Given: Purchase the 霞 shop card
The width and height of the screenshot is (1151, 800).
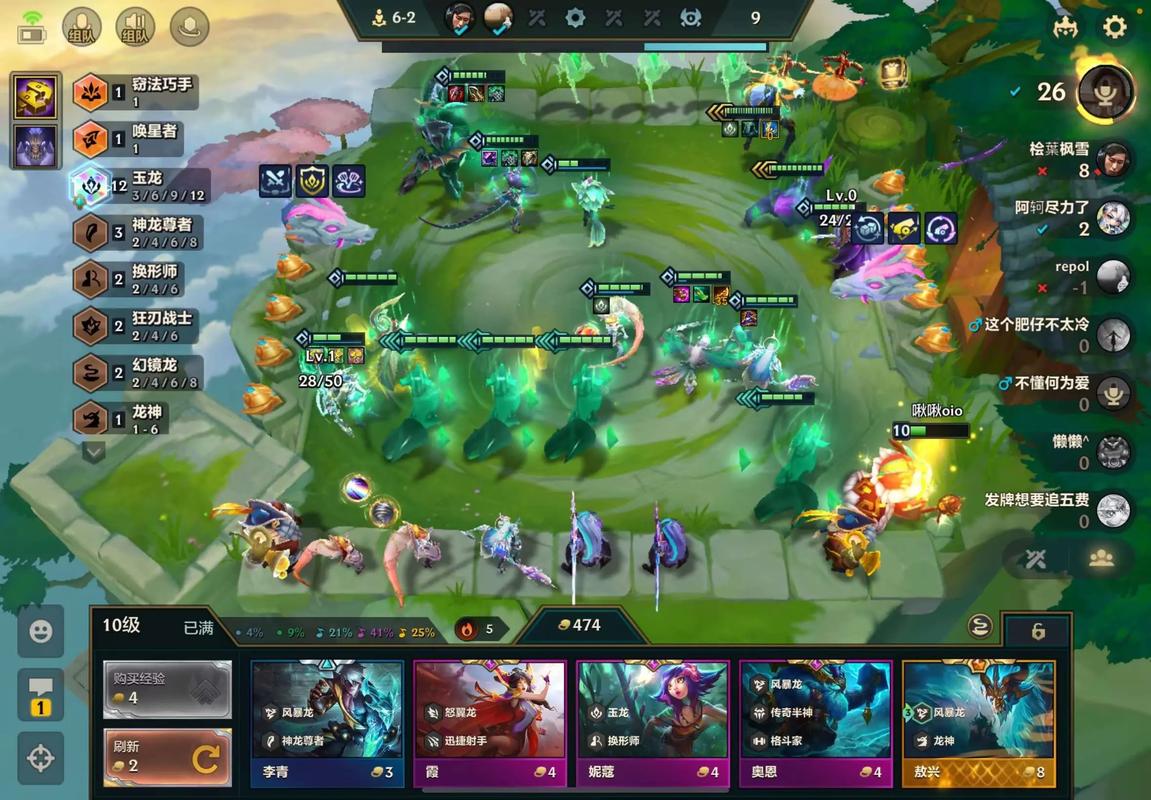Looking at the screenshot, I should point(490,722).
